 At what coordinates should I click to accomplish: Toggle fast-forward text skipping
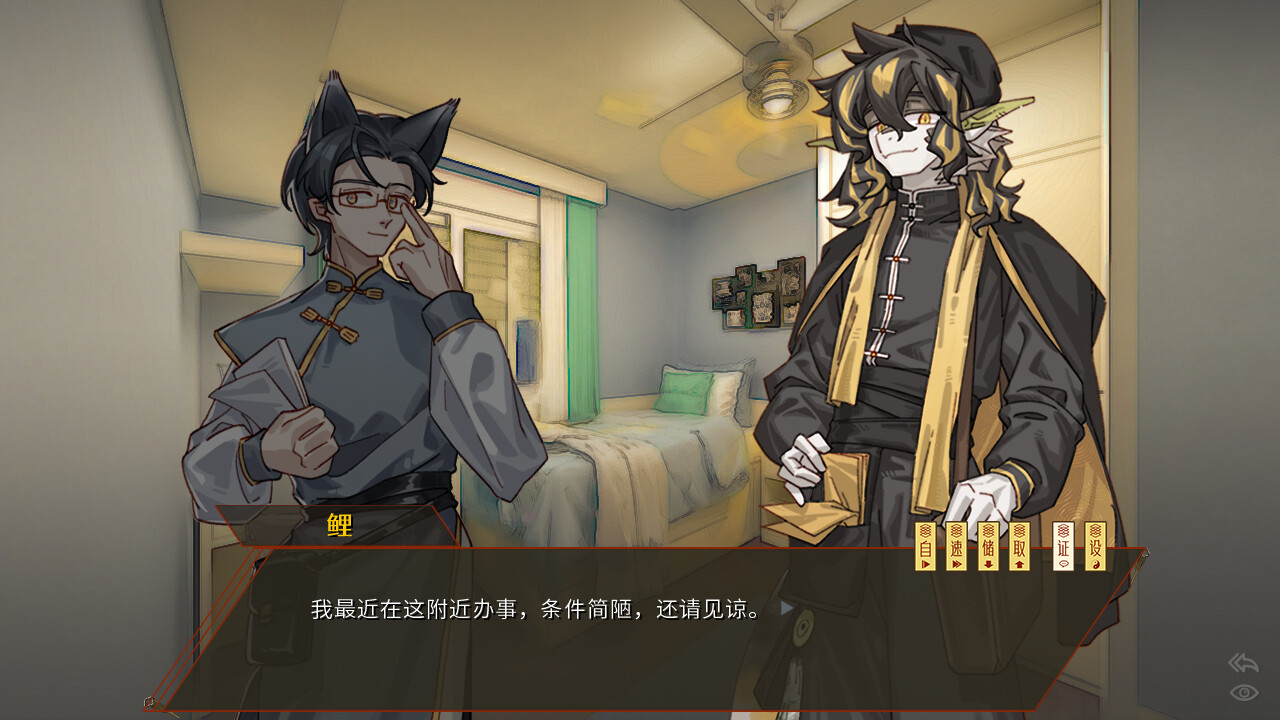[x=955, y=545]
